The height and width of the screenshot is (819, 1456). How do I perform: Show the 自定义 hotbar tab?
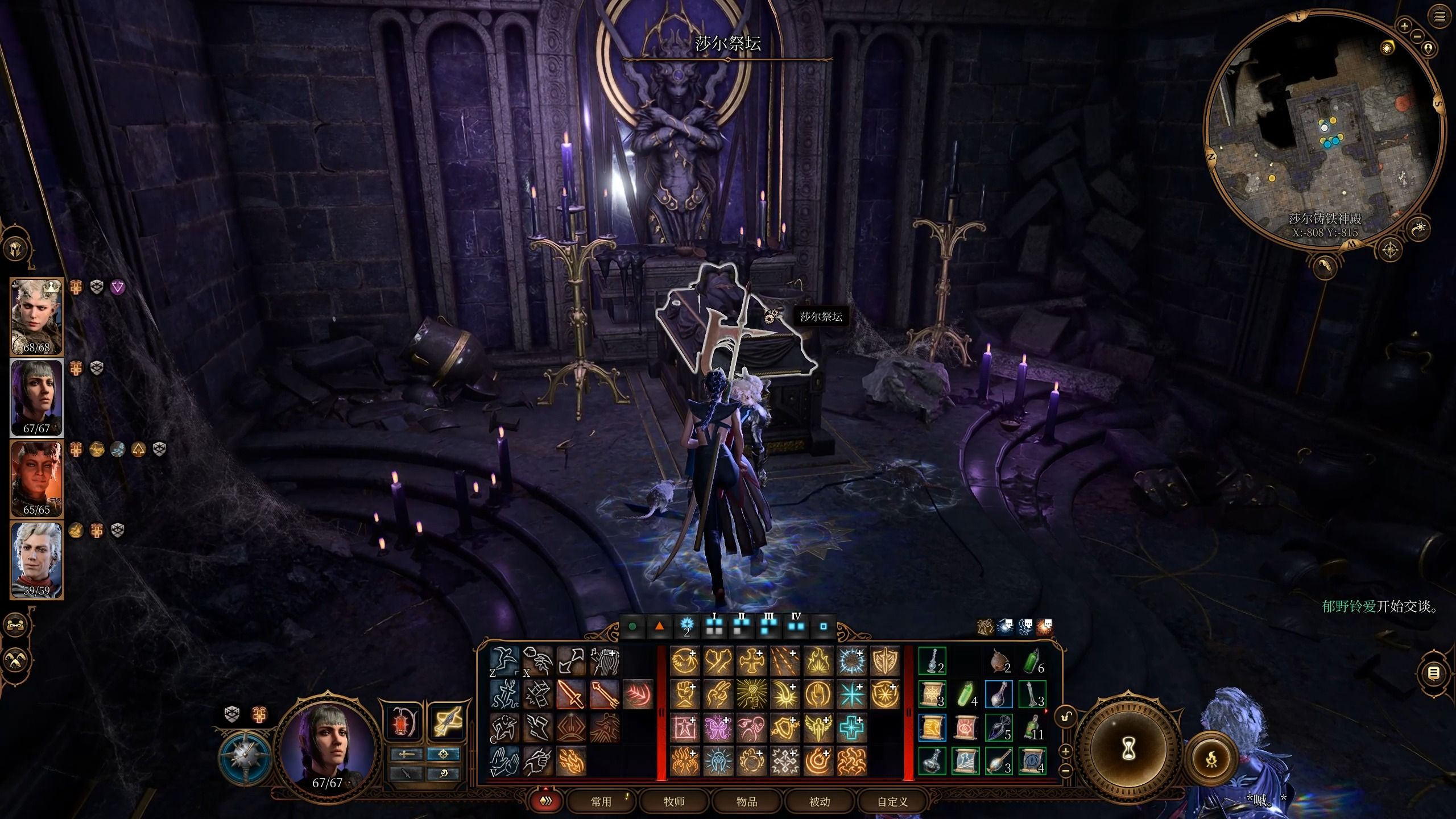892,801
